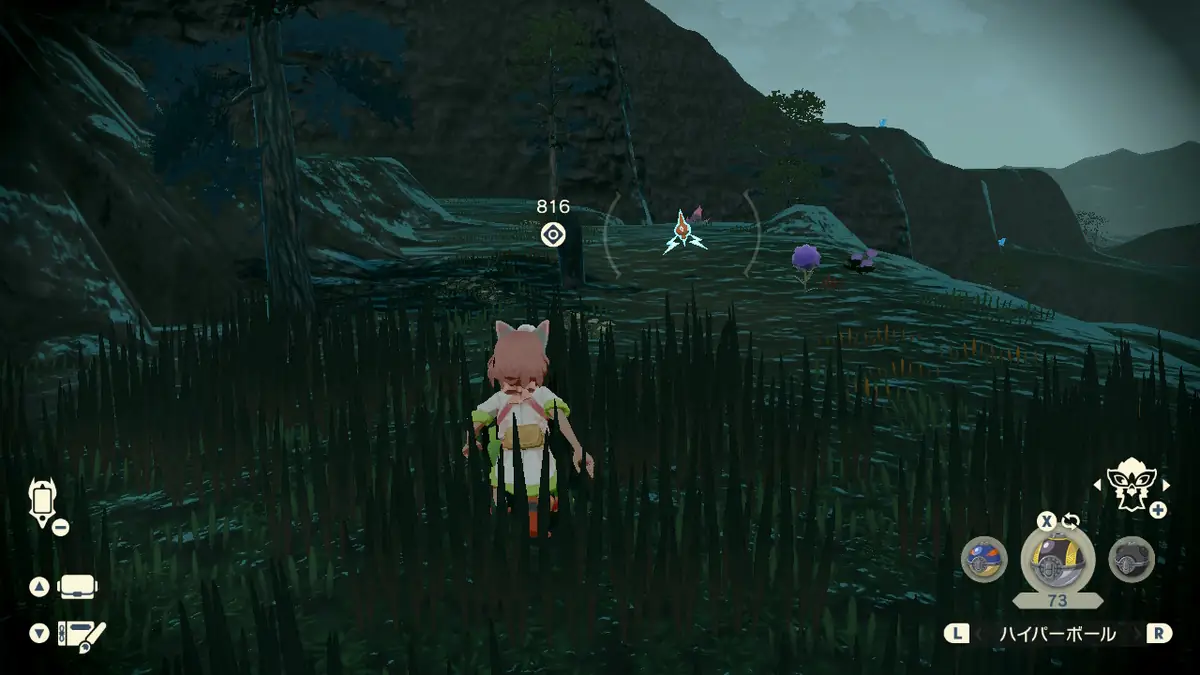Select the blue Great Ball slot
This screenshot has width=1200, height=675.
[x=983, y=559]
